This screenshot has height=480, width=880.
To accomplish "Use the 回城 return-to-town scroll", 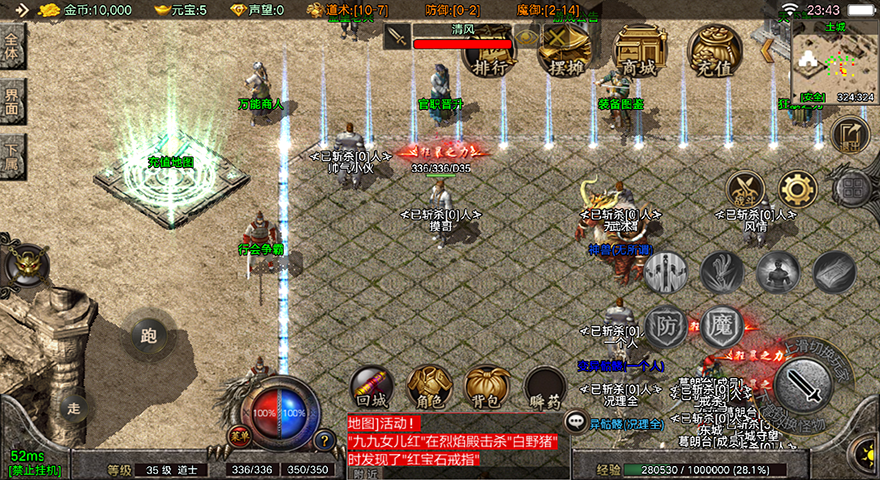I will click(369, 387).
